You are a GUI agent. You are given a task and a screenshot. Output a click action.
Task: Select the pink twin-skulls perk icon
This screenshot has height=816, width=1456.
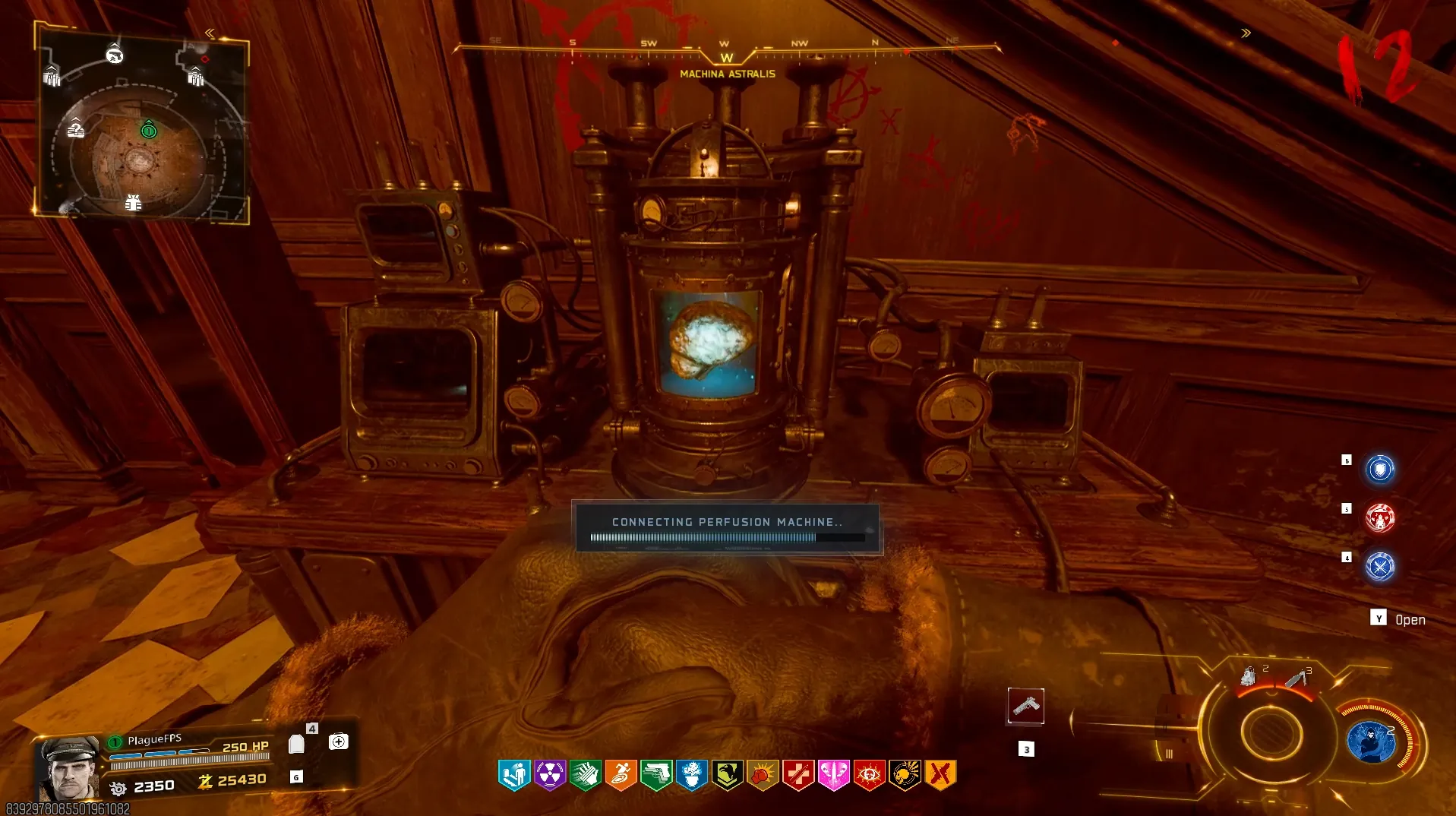[x=833, y=775]
